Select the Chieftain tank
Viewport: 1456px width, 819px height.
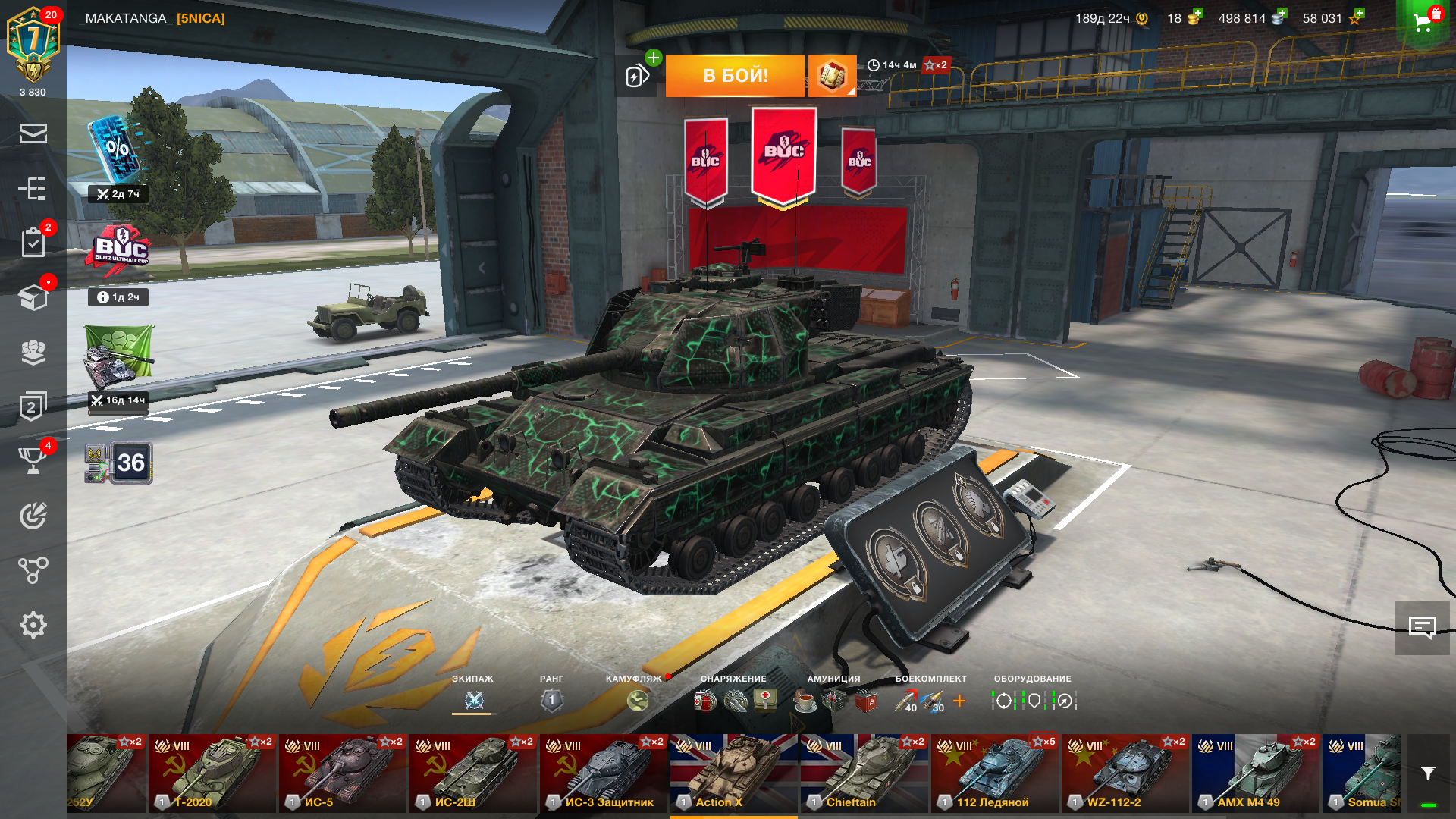pyautogui.click(x=864, y=773)
